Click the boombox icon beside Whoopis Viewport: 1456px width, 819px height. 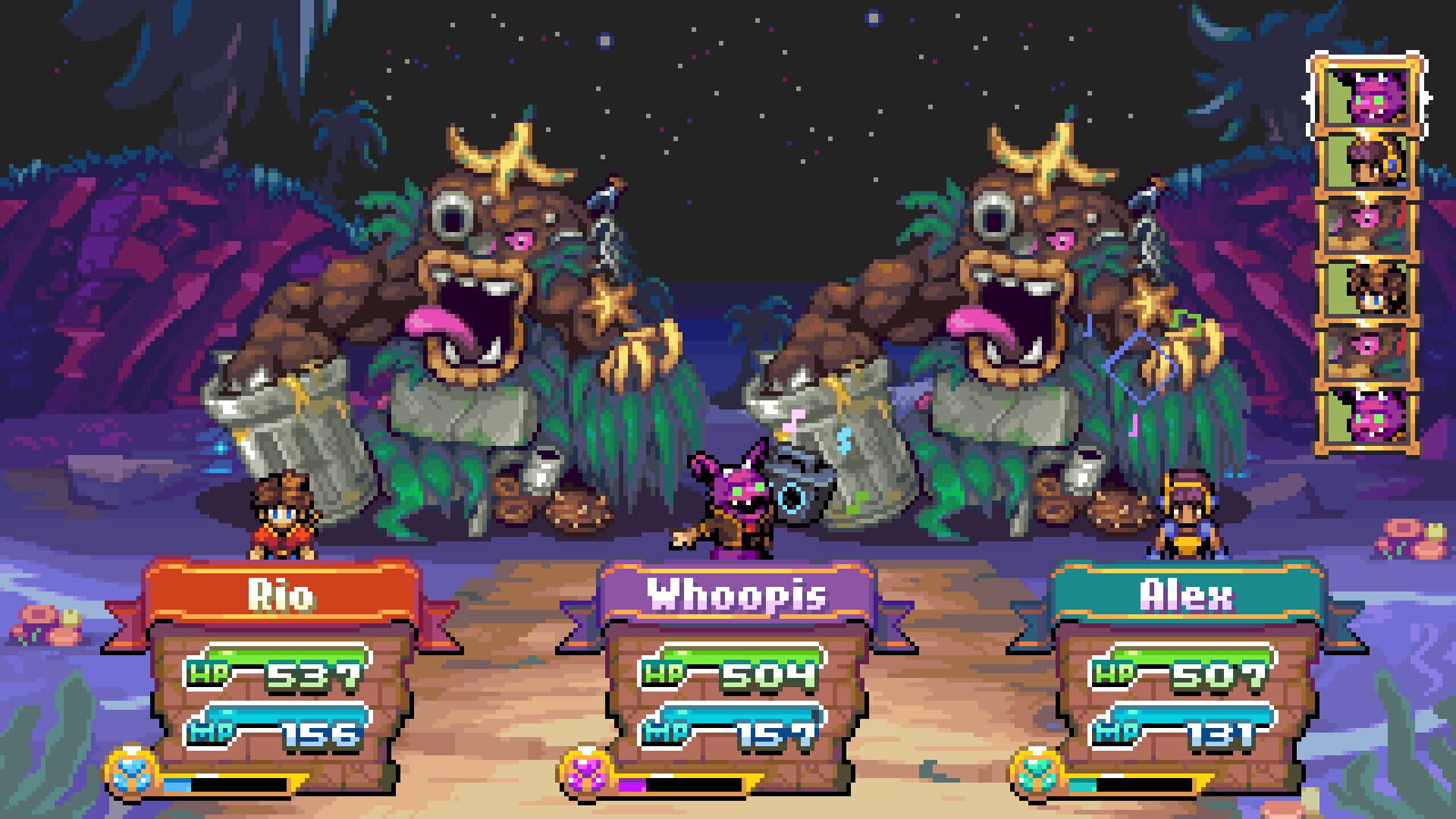click(x=792, y=497)
